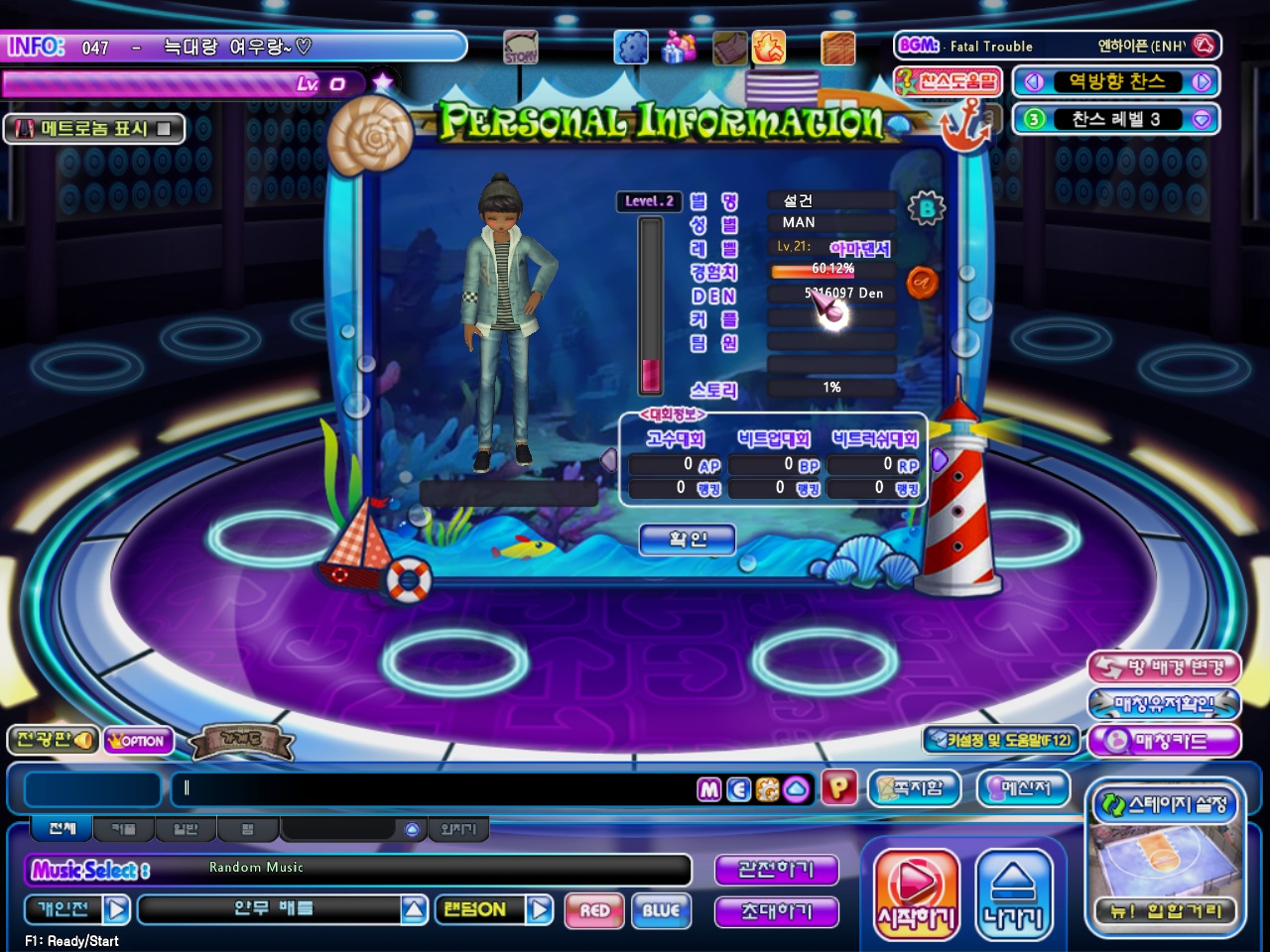Viewport: 1270px width, 952px height.
Task: Click the 방 배경 변경 button
Action: (1164, 667)
